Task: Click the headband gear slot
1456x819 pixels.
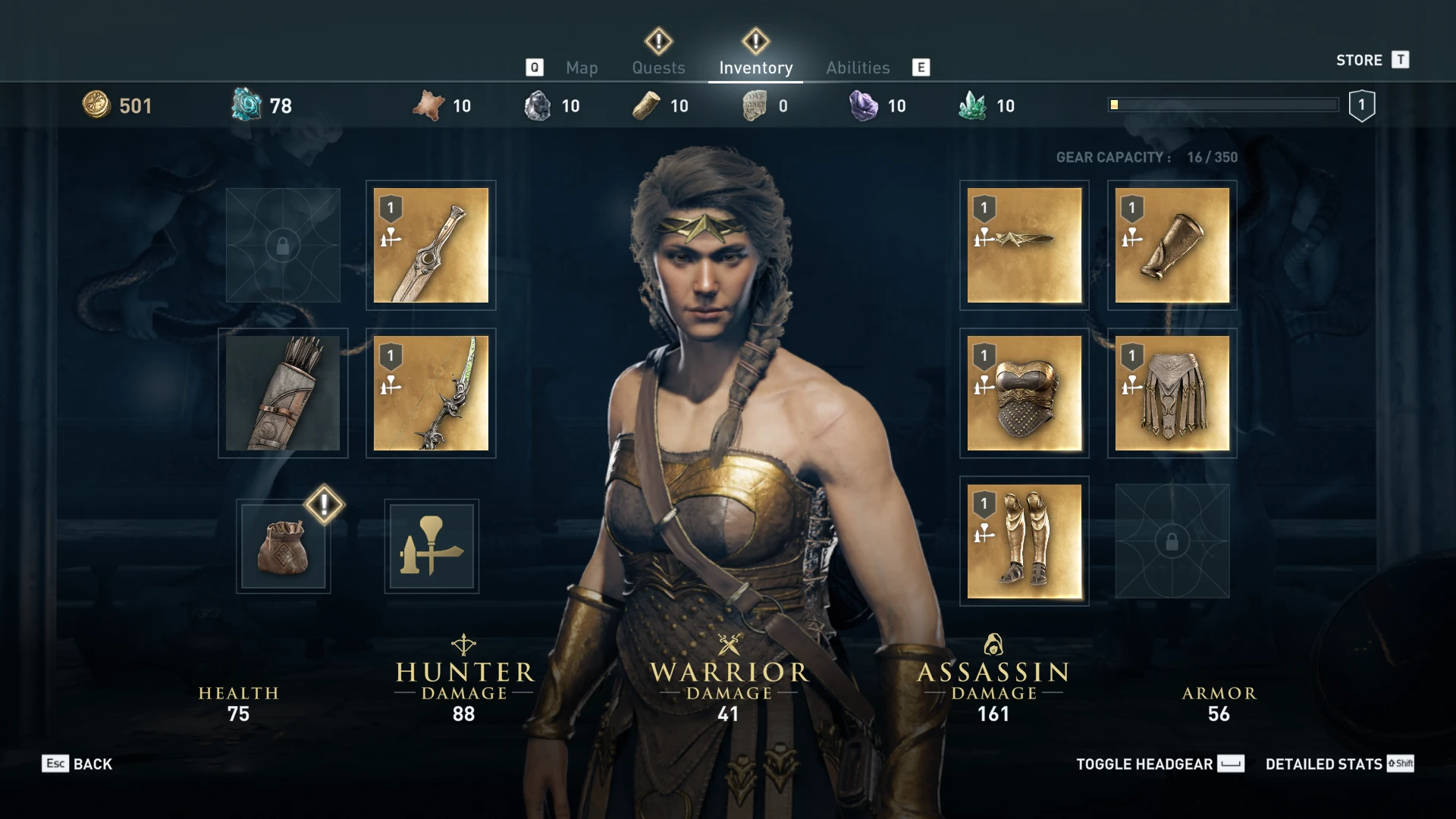Action: coord(1024,244)
